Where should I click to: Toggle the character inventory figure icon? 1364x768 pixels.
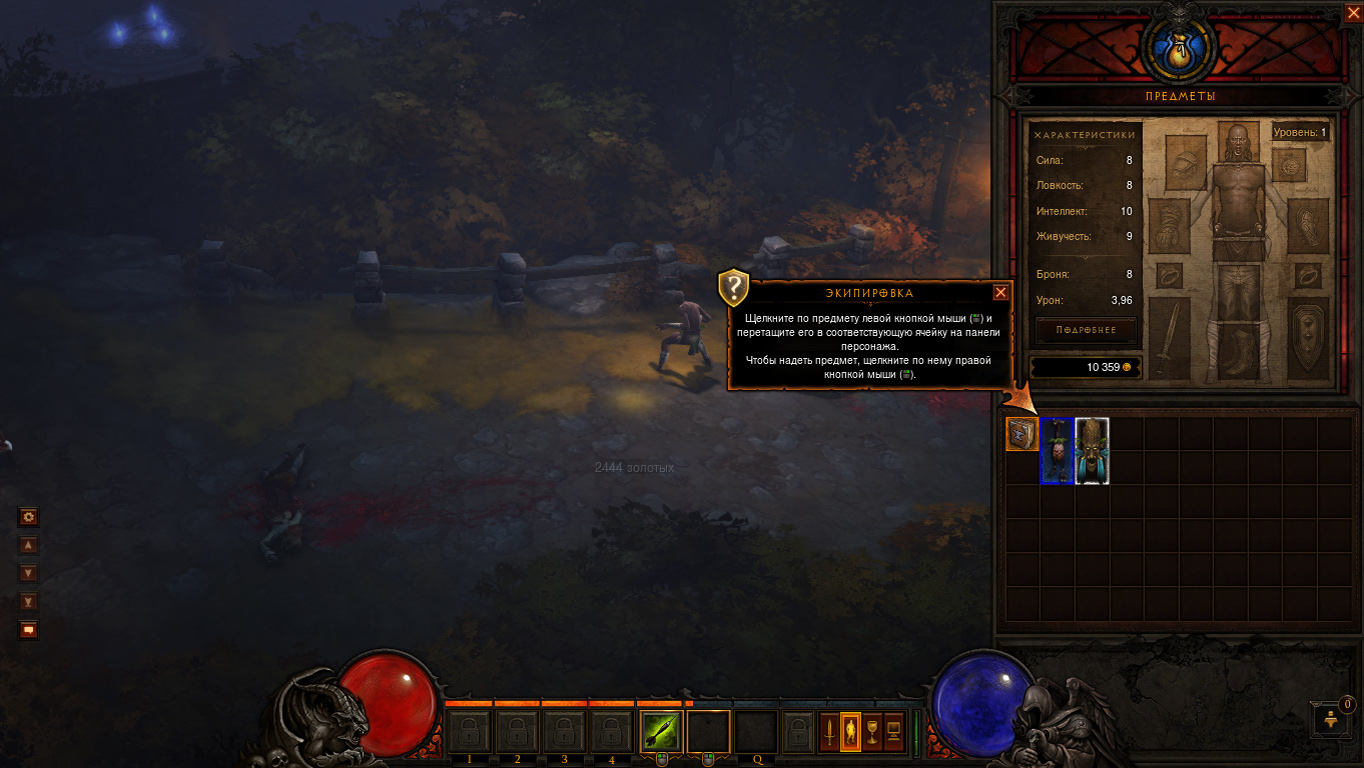tap(850, 733)
